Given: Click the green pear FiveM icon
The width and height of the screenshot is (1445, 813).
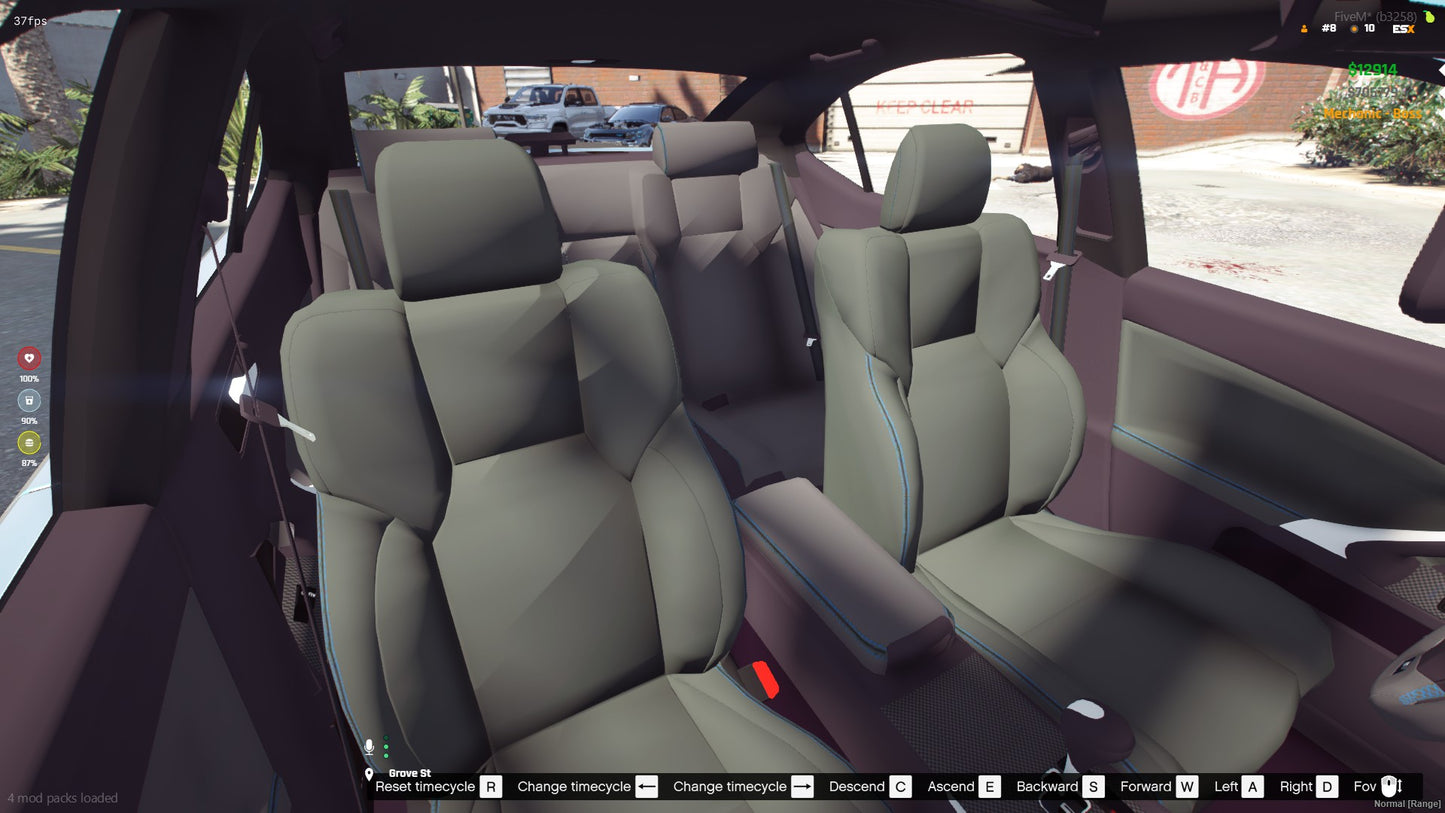Looking at the screenshot, I should 1430,16.
